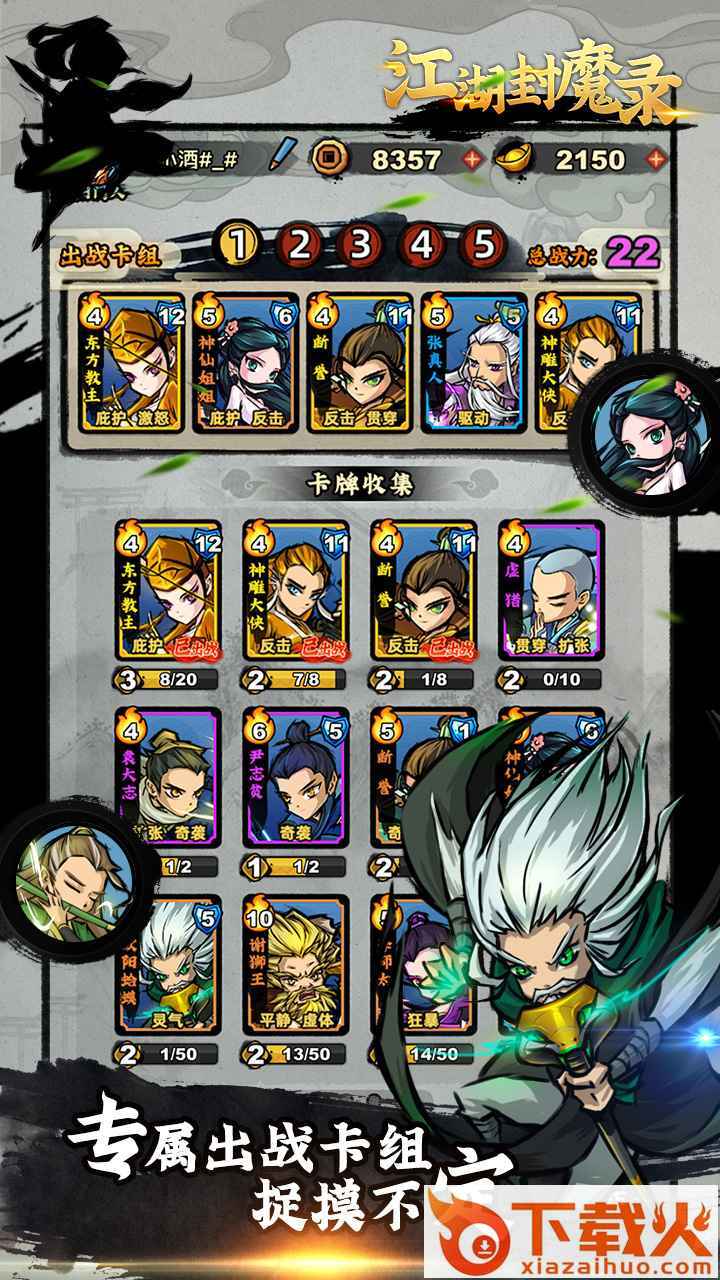
Task: Tap the pencil icon to edit nickname
Action: click(x=285, y=157)
